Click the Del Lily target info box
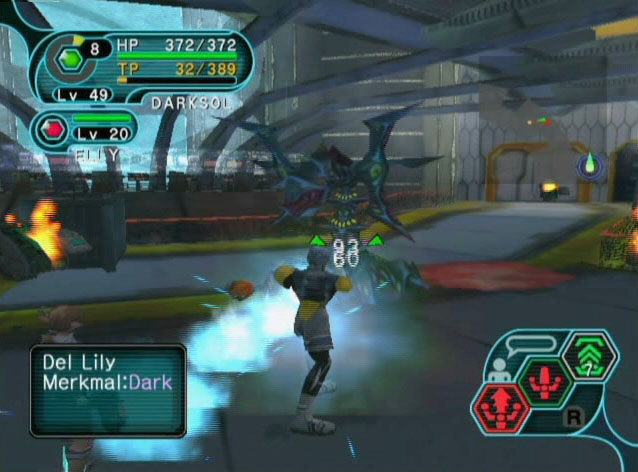This screenshot has width=638, height=472. click(x=108, y=391)
